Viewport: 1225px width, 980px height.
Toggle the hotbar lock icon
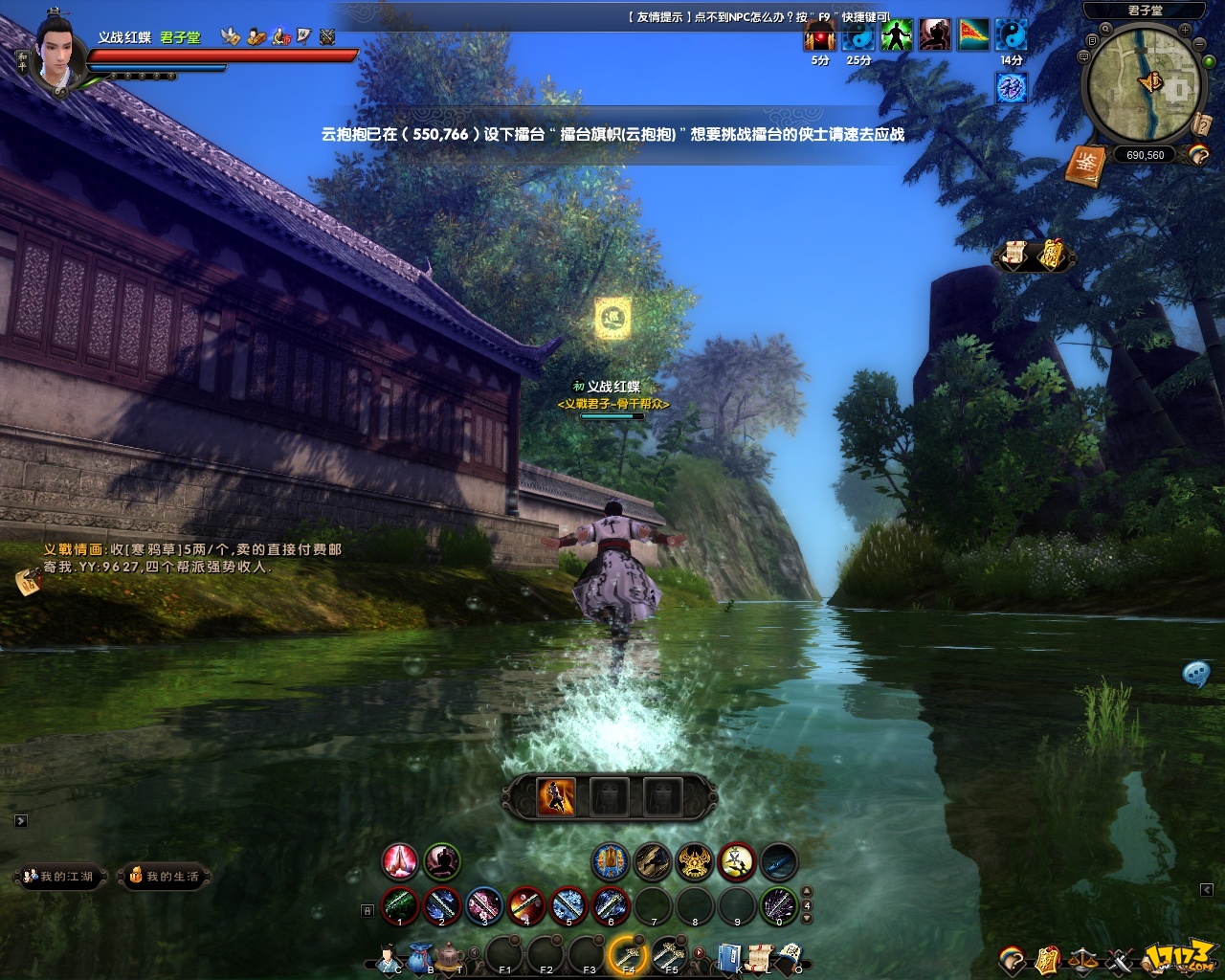[367, 911]
